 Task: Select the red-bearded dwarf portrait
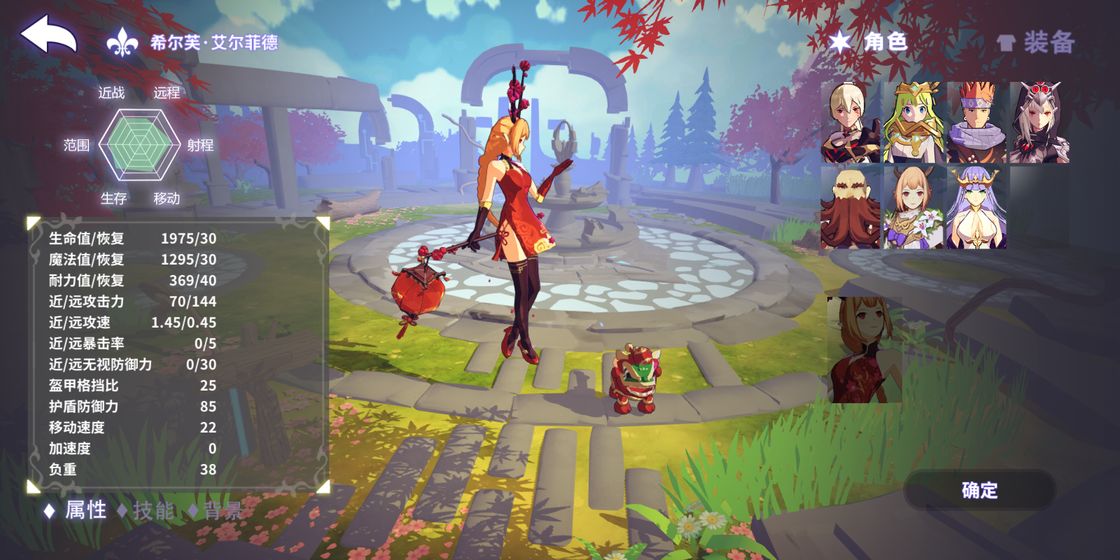(x=851, y=207)
